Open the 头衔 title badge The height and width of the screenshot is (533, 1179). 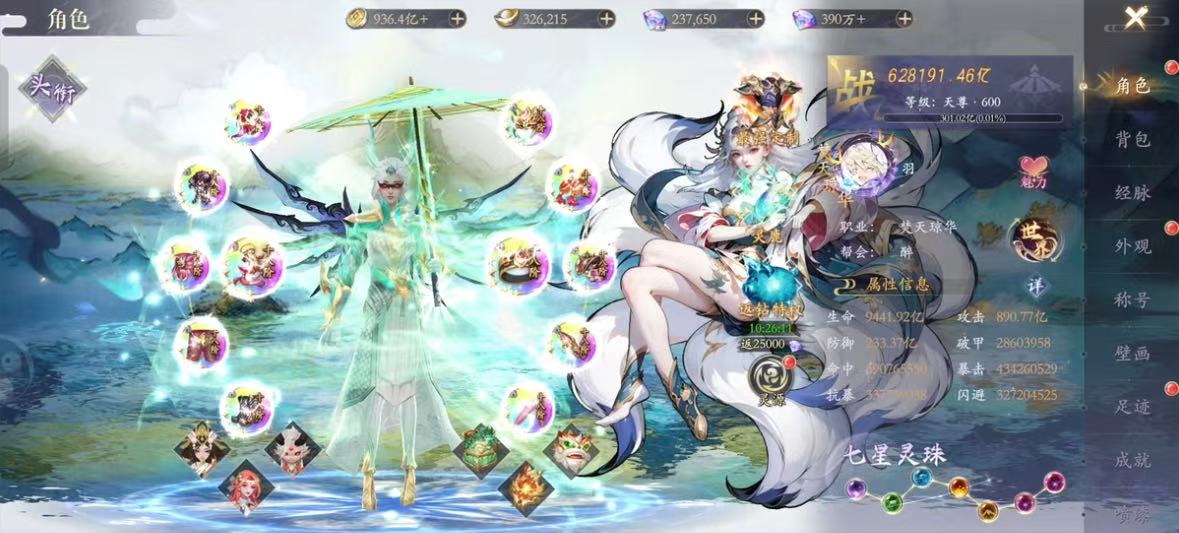tap(52, 89)
